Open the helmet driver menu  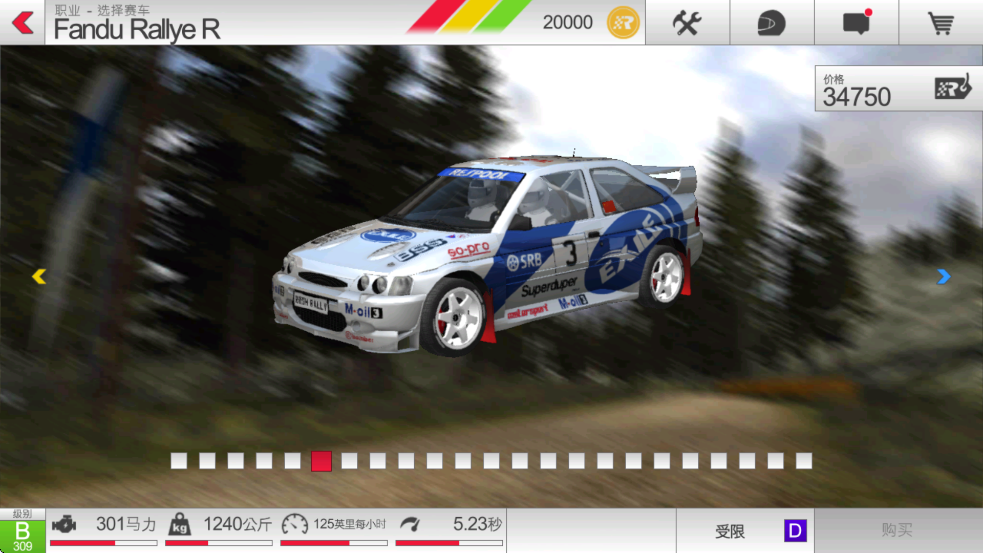(771, 22)
